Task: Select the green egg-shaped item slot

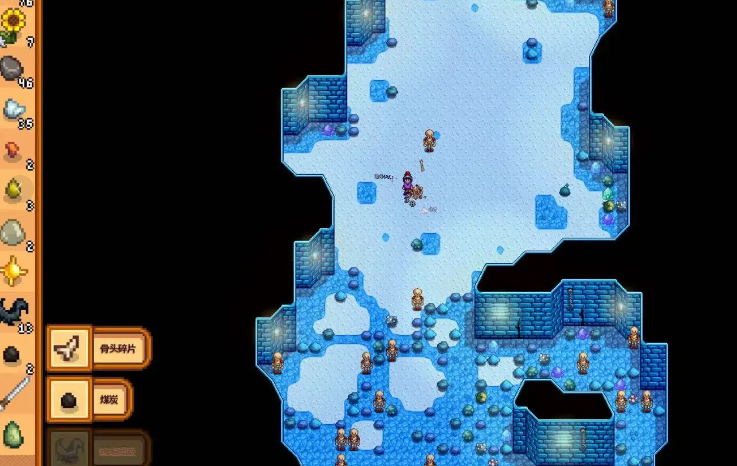Action: tap(13, 434)
